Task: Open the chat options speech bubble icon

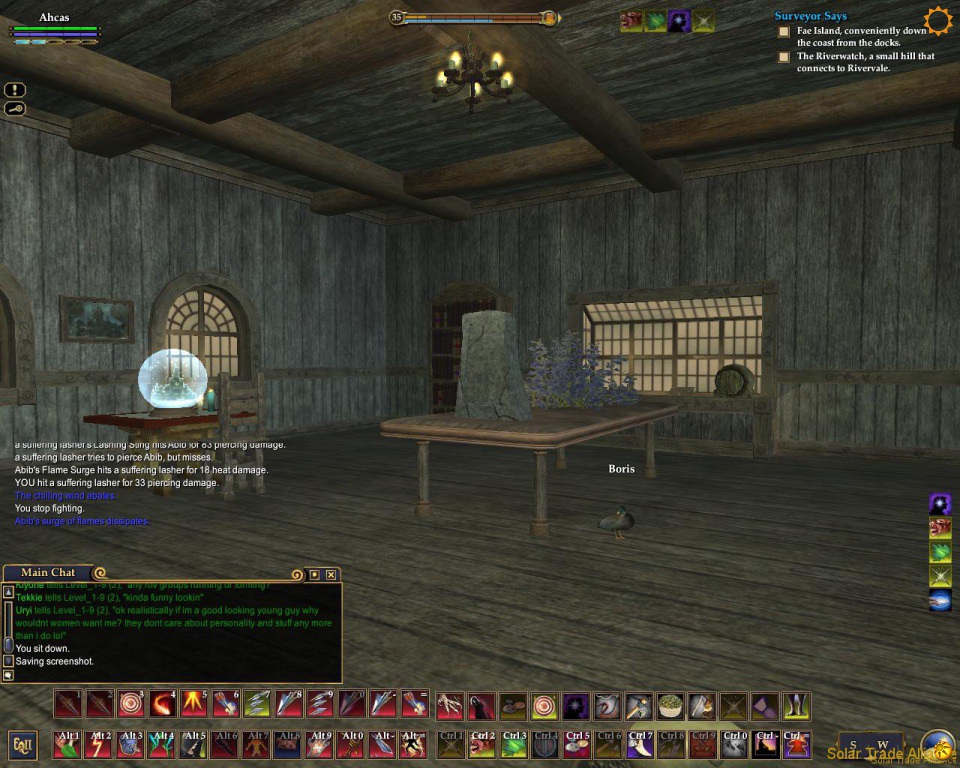Action: [8, 675]
